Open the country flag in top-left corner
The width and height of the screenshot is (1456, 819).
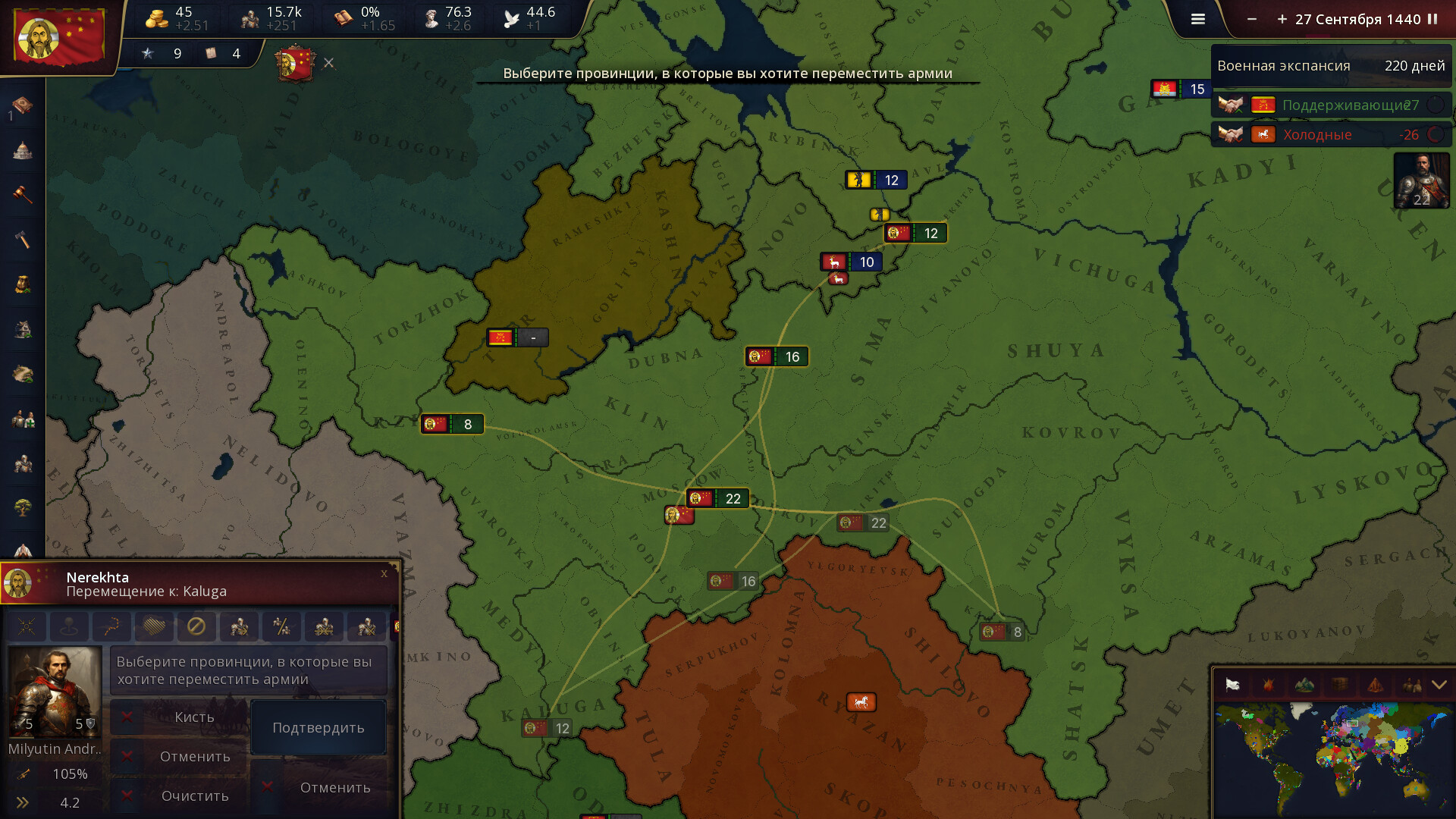tap(58, 36)
